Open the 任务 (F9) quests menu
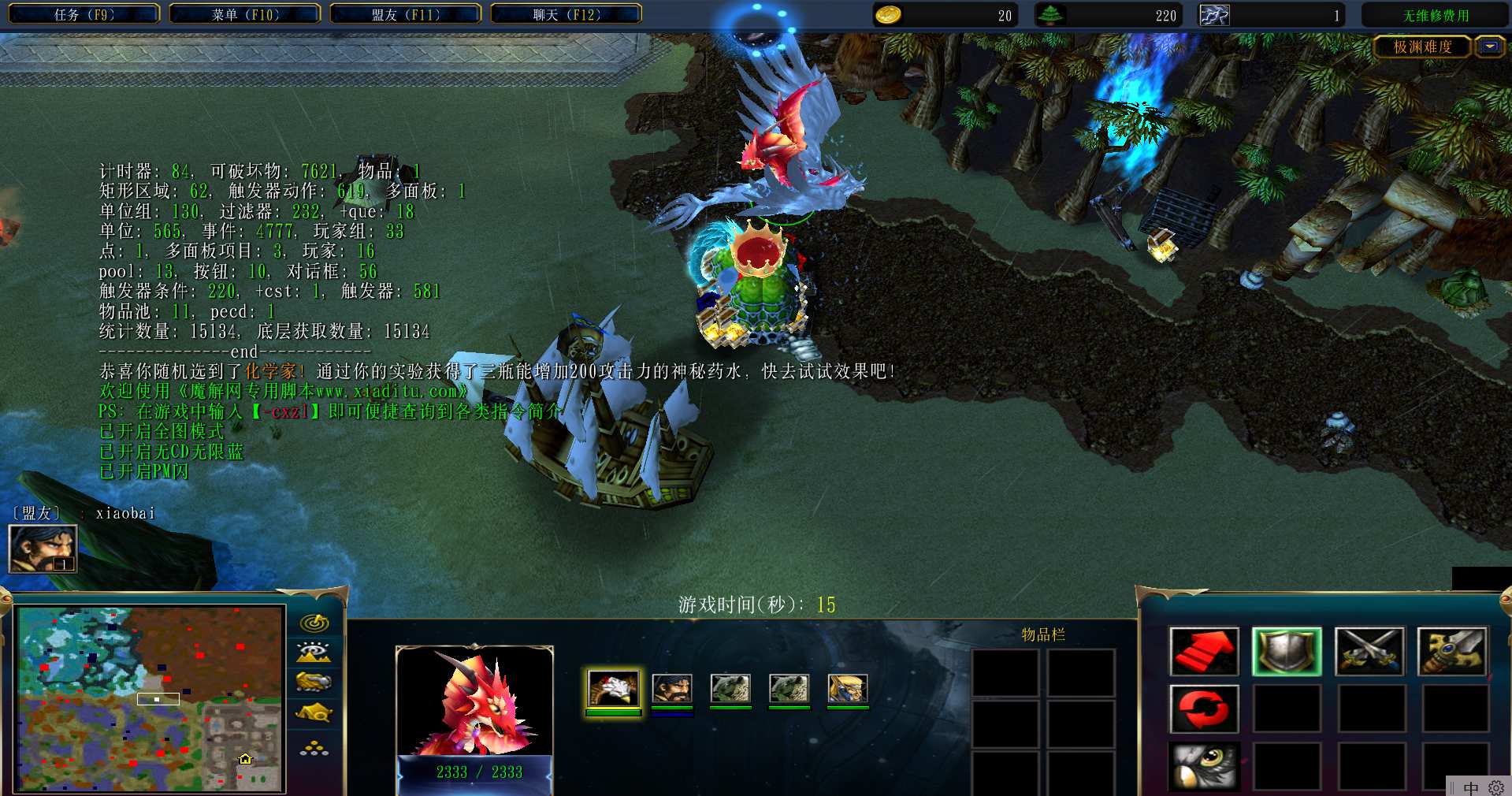Screen dimensions: 1512x796 click(x=84, y=14)
